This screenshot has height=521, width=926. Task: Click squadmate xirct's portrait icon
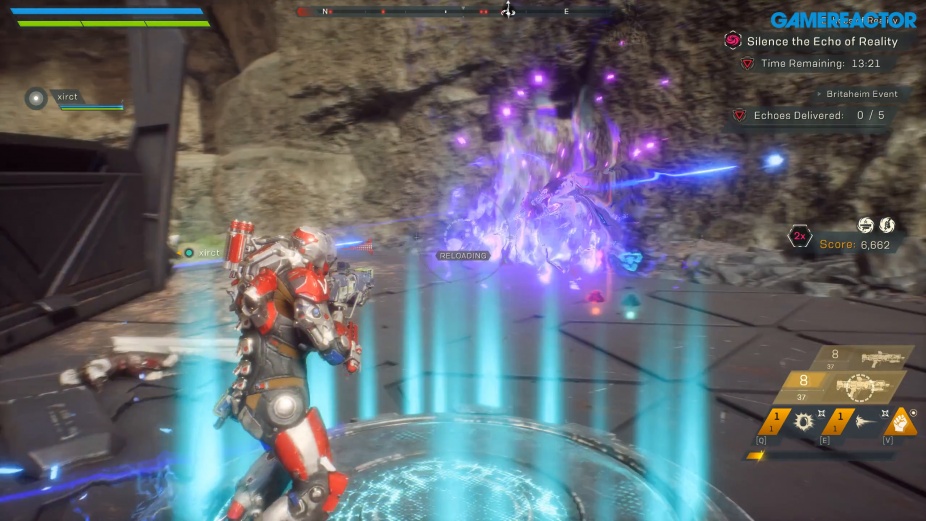pos(37,98)
